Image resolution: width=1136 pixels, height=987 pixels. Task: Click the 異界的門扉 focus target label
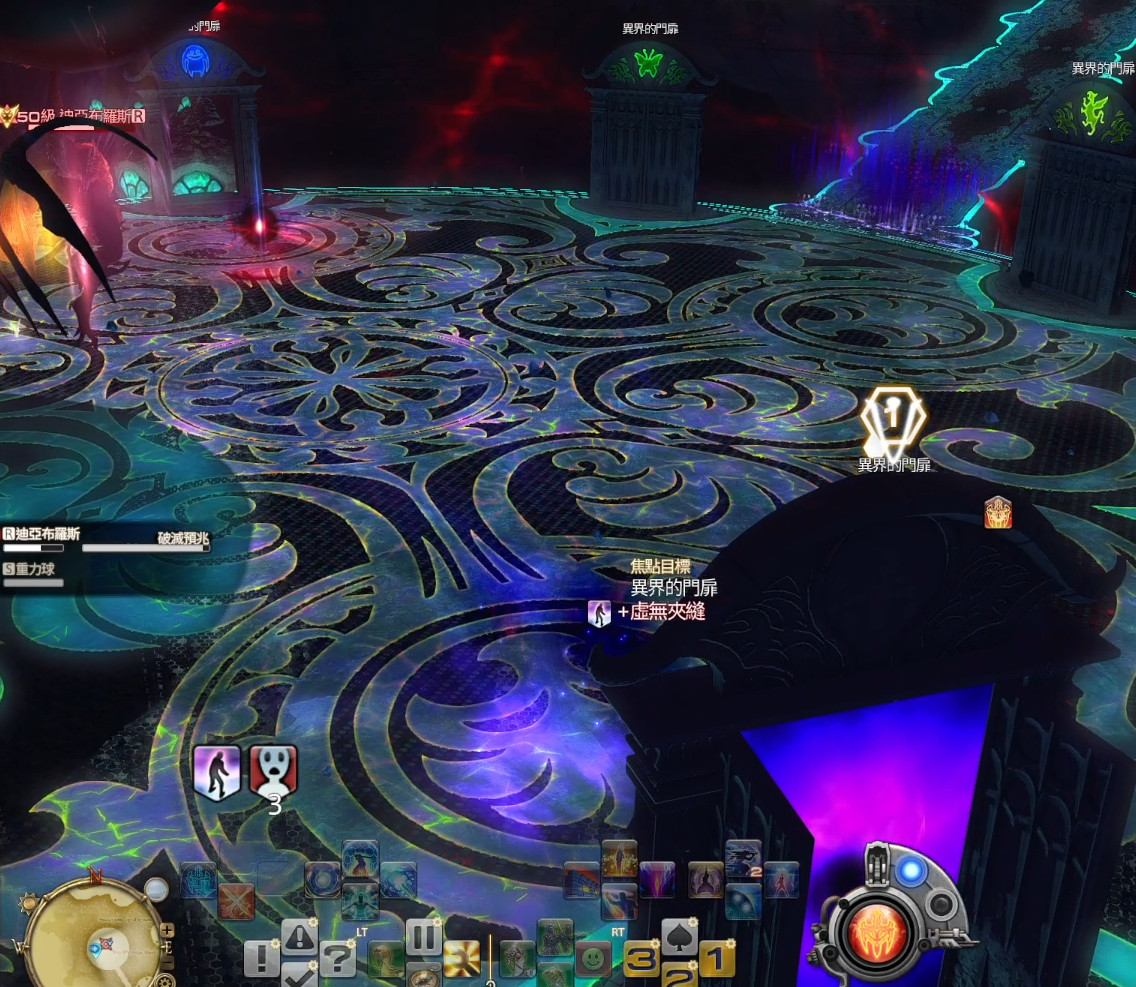point(673,588)
